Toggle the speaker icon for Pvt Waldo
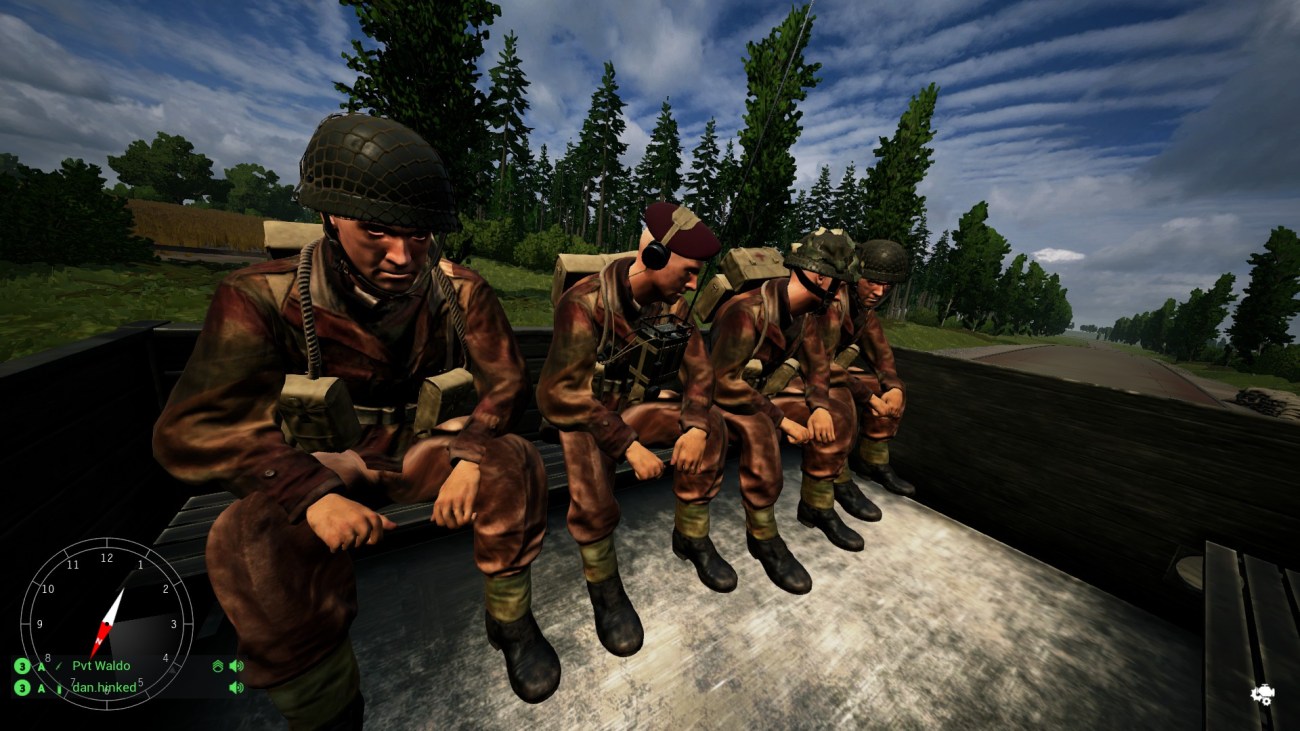Image resolution: width=1300 pixels, height=731 pixels. click(236, 666)
